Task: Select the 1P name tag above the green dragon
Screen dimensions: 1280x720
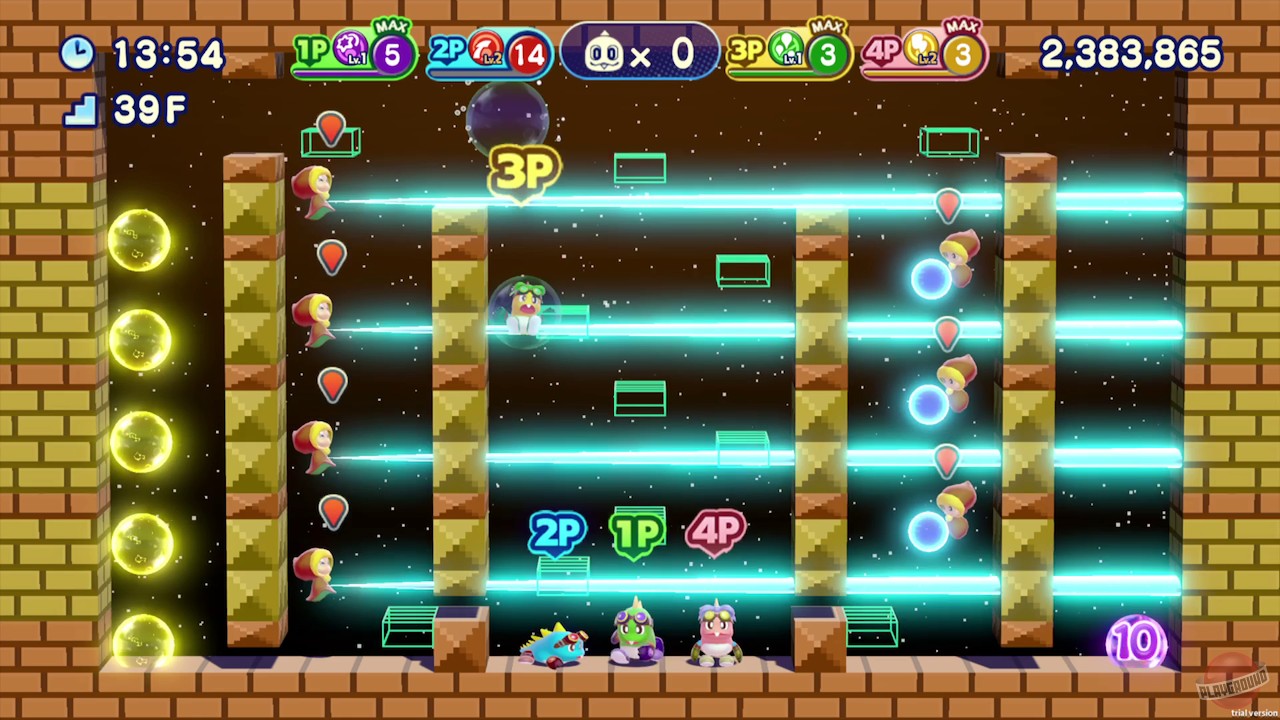Action: pyautogui.click(x=638, y=530)
